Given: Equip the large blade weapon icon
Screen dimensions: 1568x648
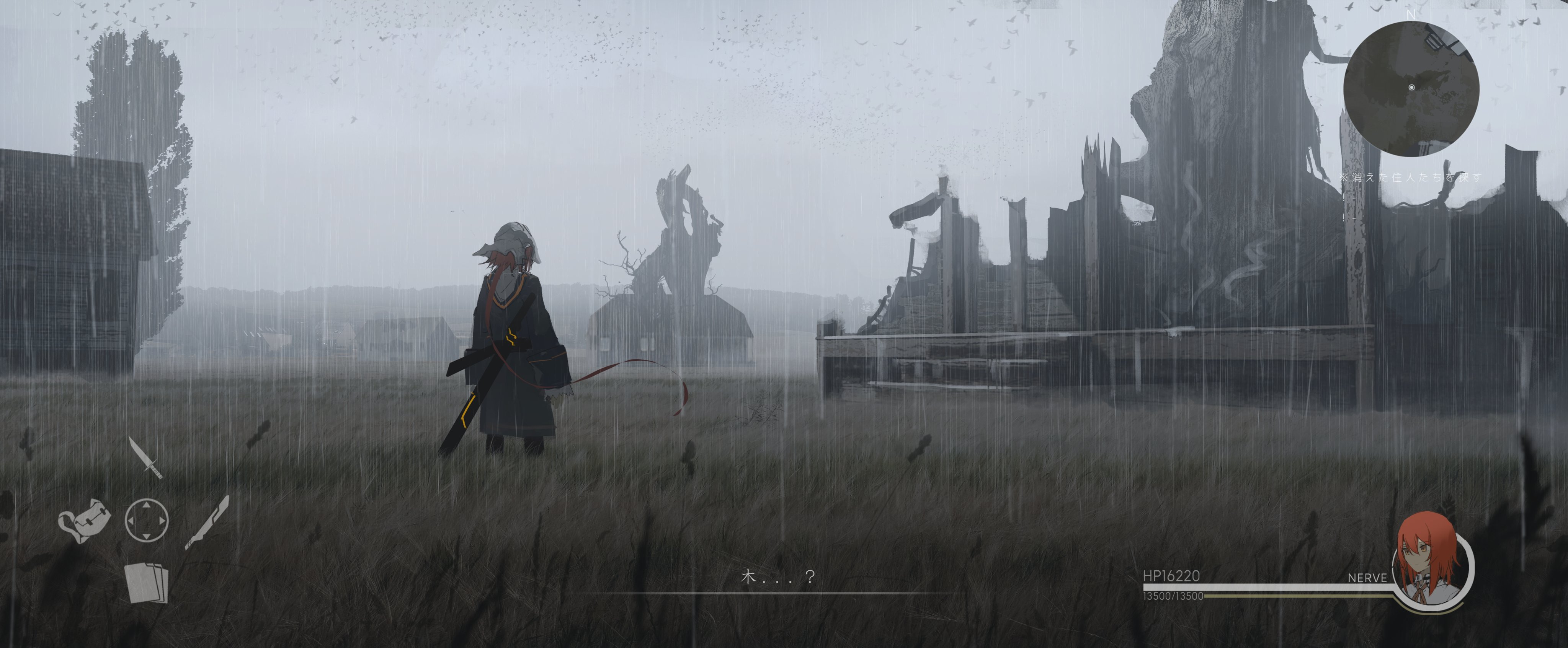Looking at the screenshot, I should 207,522.
